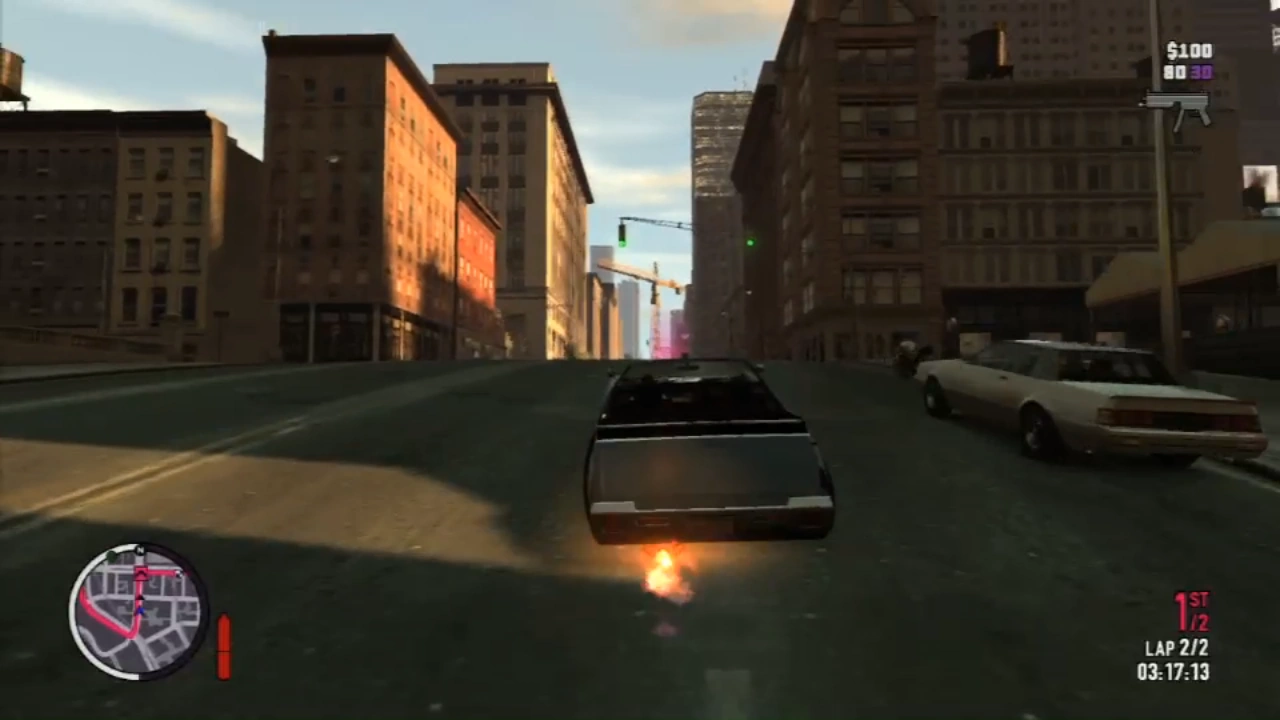1280x720 pixels.
Task: Click the N north marker on the minimap
Action: click(x=140, y=548)
